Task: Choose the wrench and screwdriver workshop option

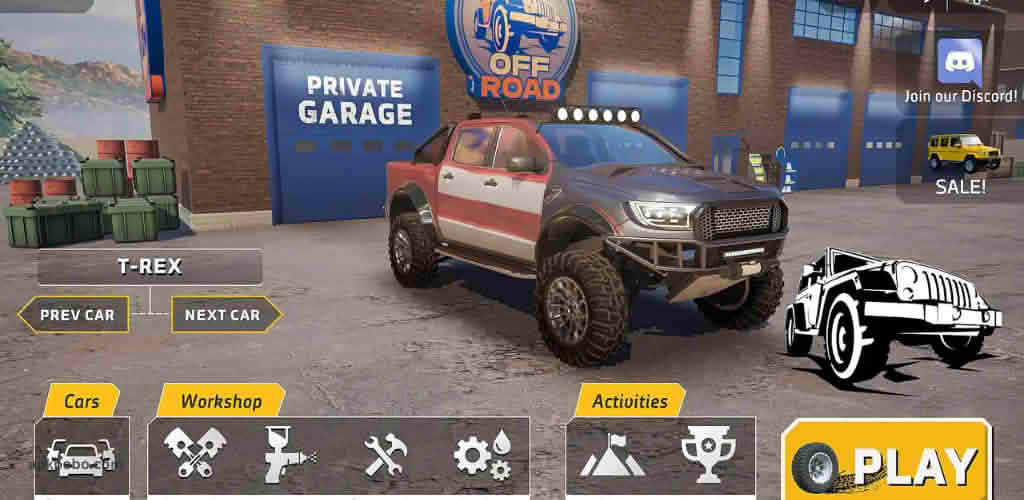Action: click(x=385, y=456)
